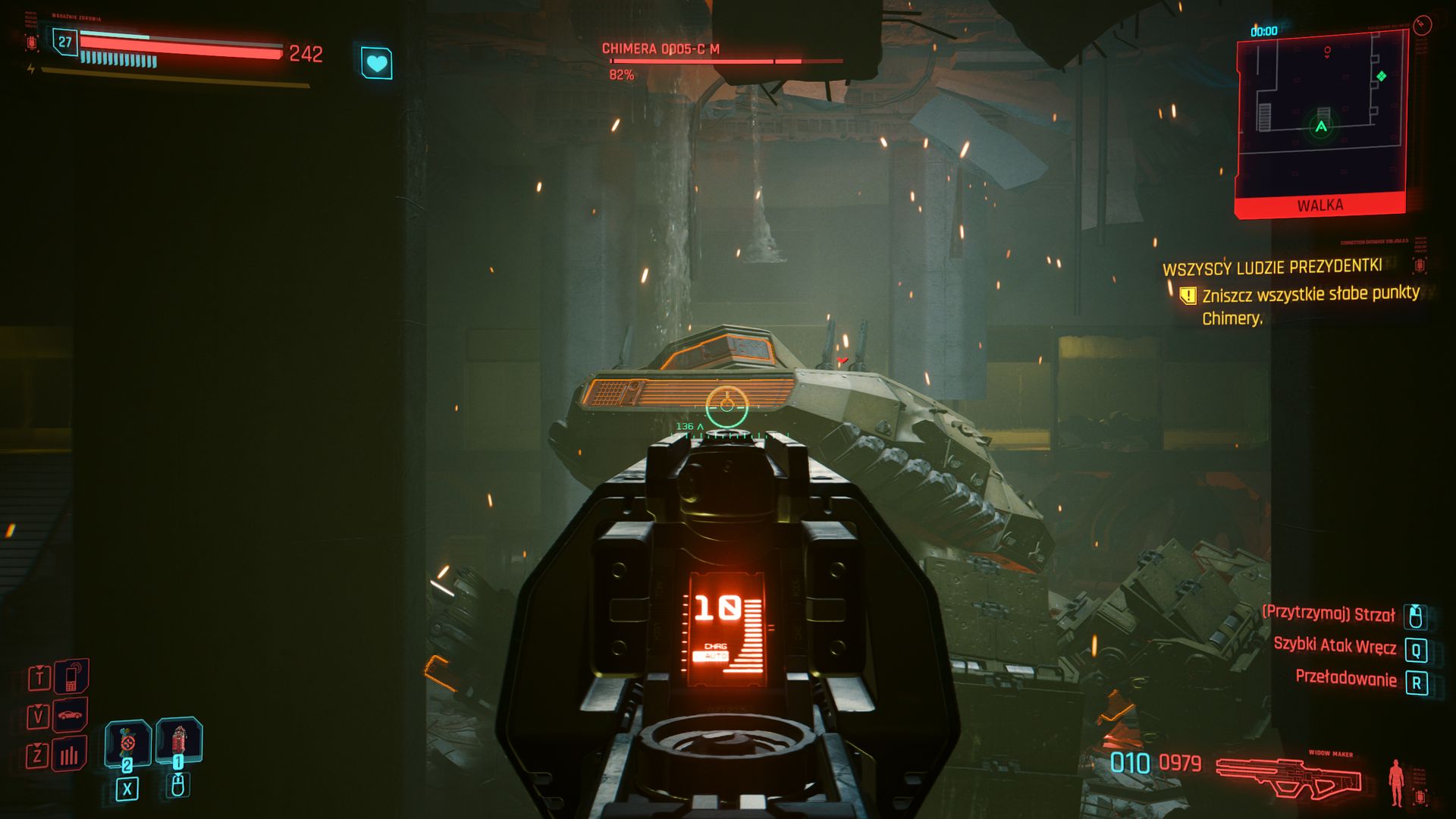Click the level 27 badge
Screen dimensions: 1456x819
click(65, 42)
